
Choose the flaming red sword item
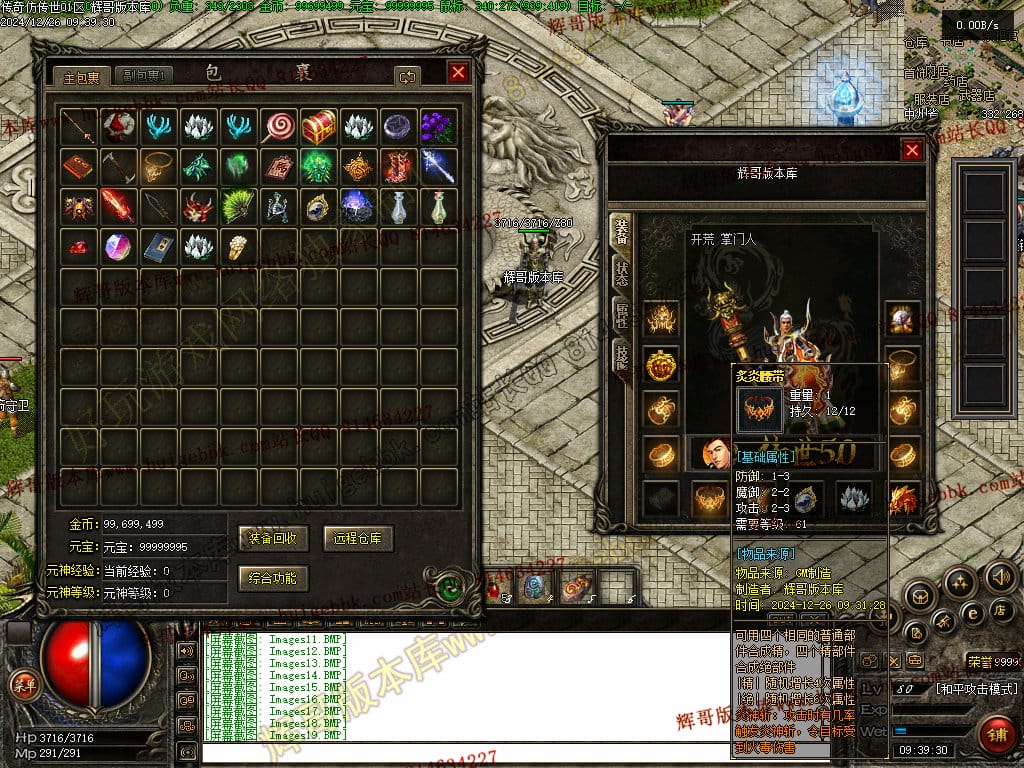tap(117, 206)
